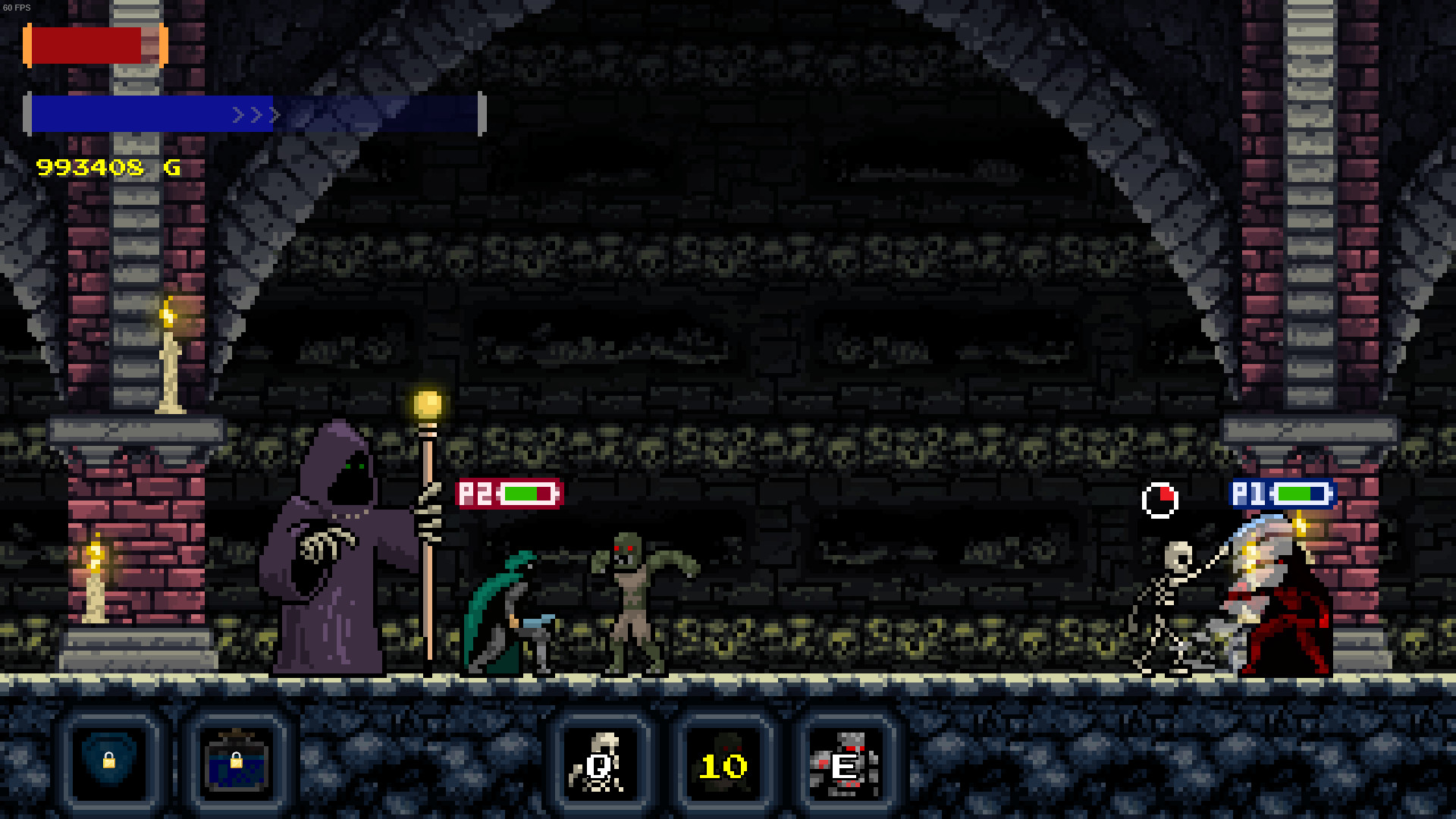Click the gold counter reading 993408 G

106,168
